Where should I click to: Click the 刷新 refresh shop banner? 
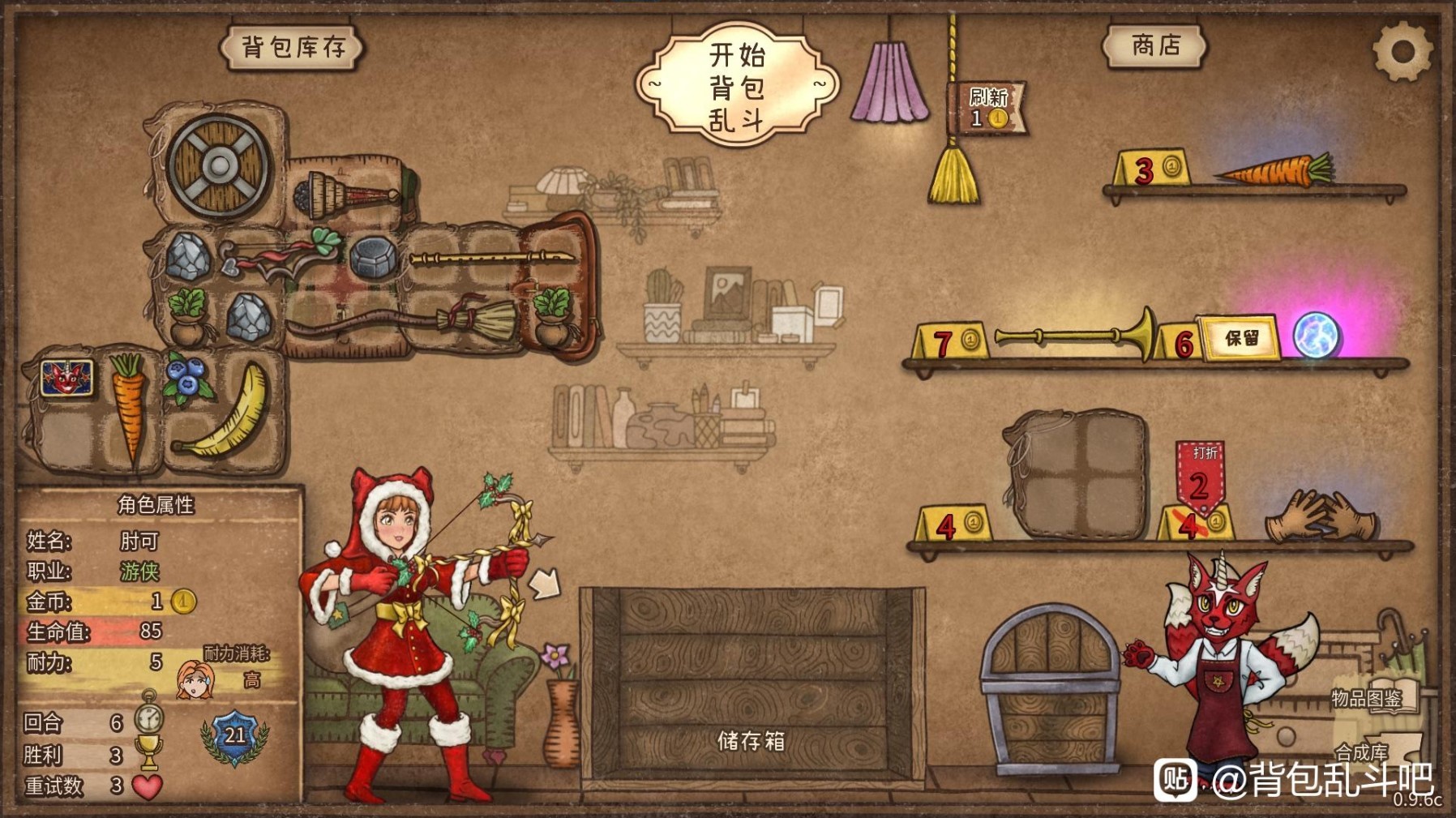(987, 106)
